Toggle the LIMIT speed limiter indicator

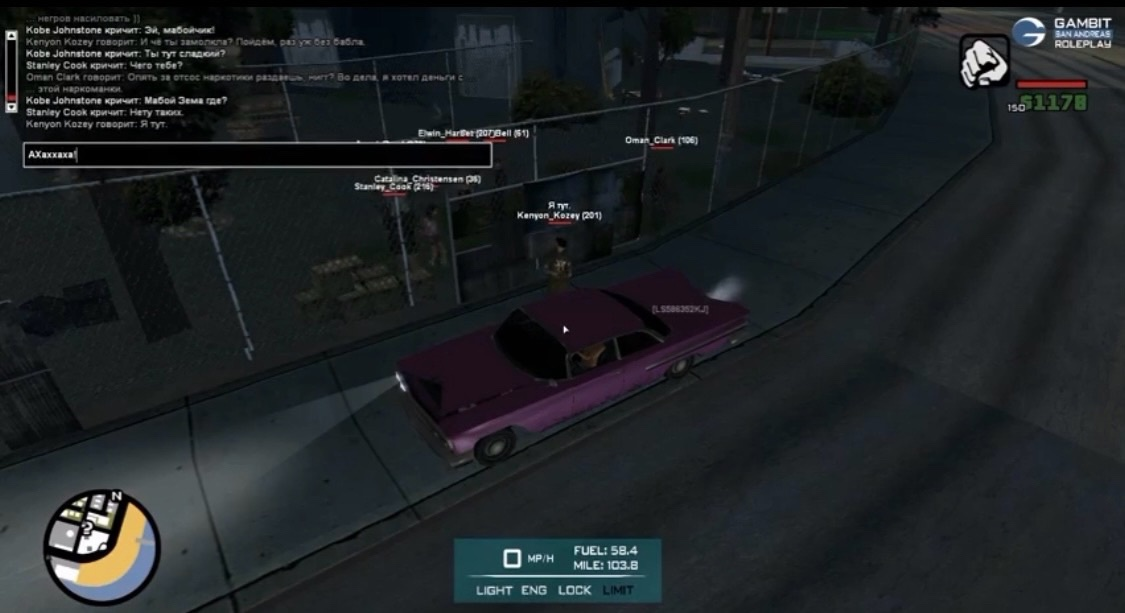coord(618,590)
